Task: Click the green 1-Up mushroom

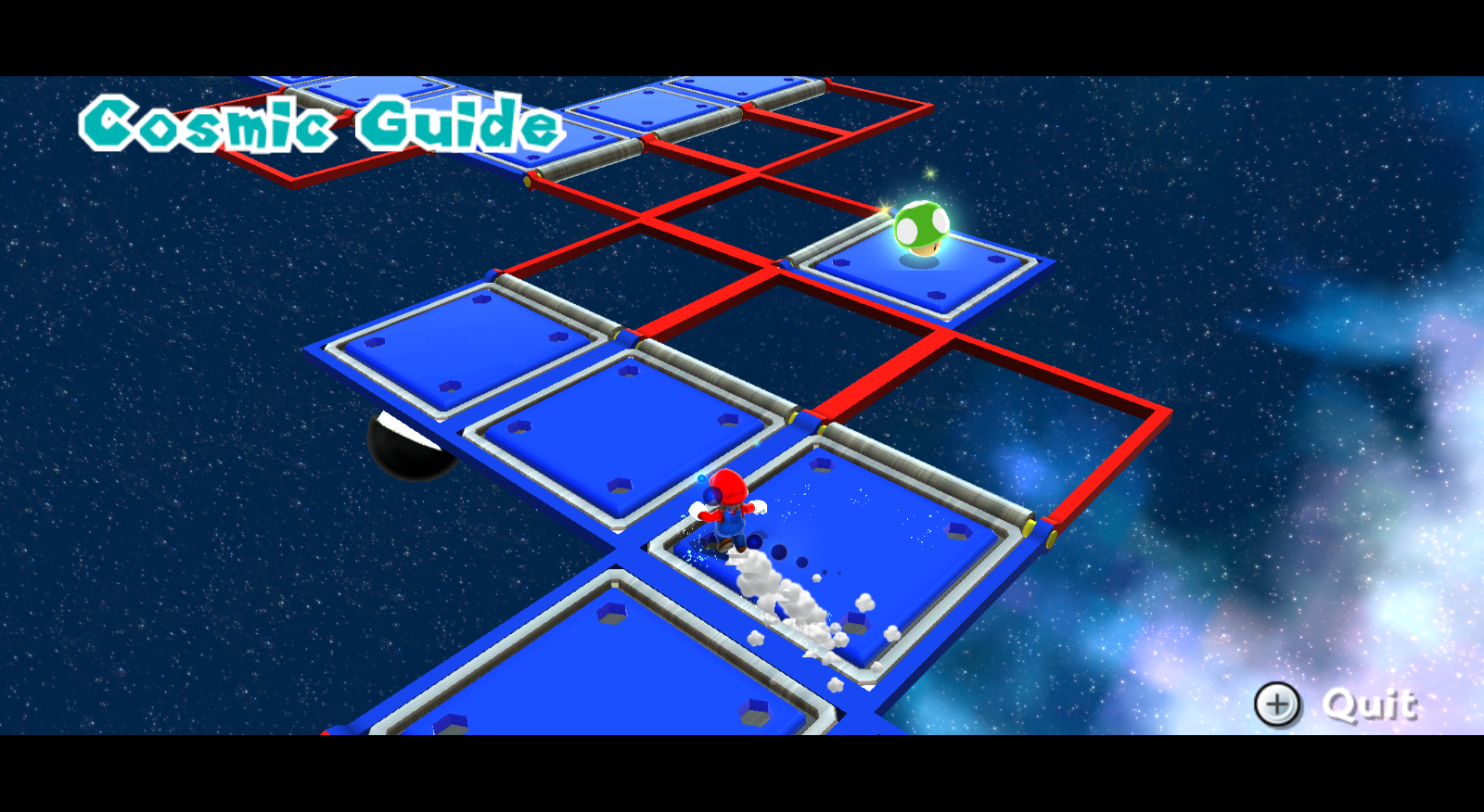Action: point(923,226)
